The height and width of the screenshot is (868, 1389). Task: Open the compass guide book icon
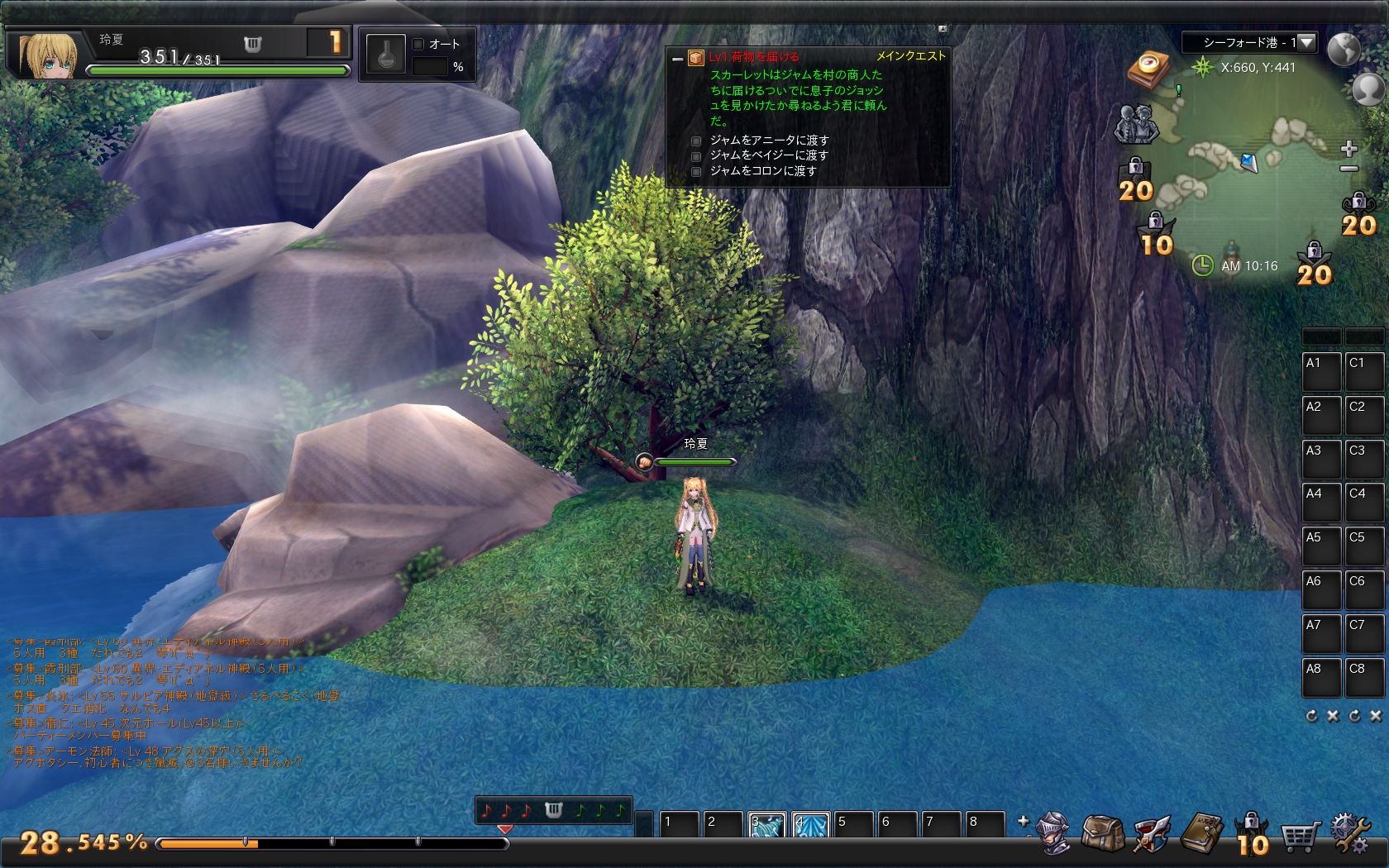click(x=1148, y=68)
